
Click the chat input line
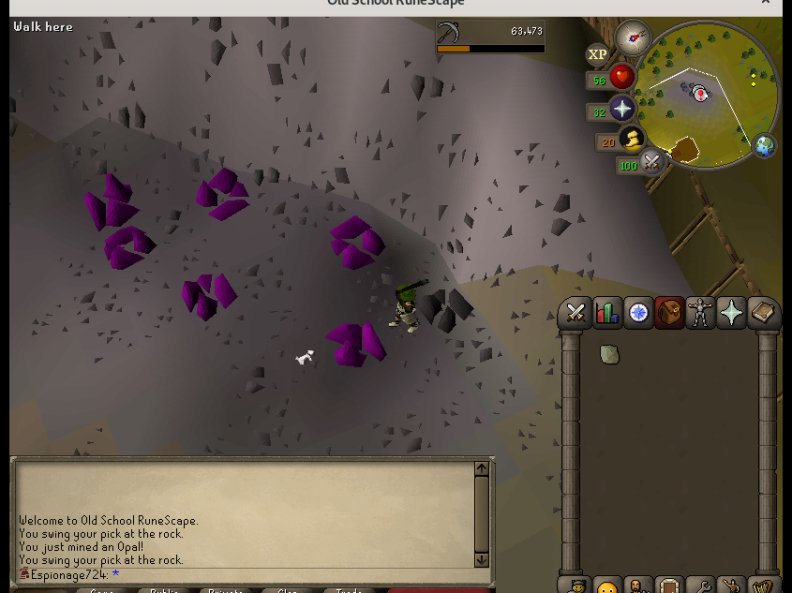point(250,575)
